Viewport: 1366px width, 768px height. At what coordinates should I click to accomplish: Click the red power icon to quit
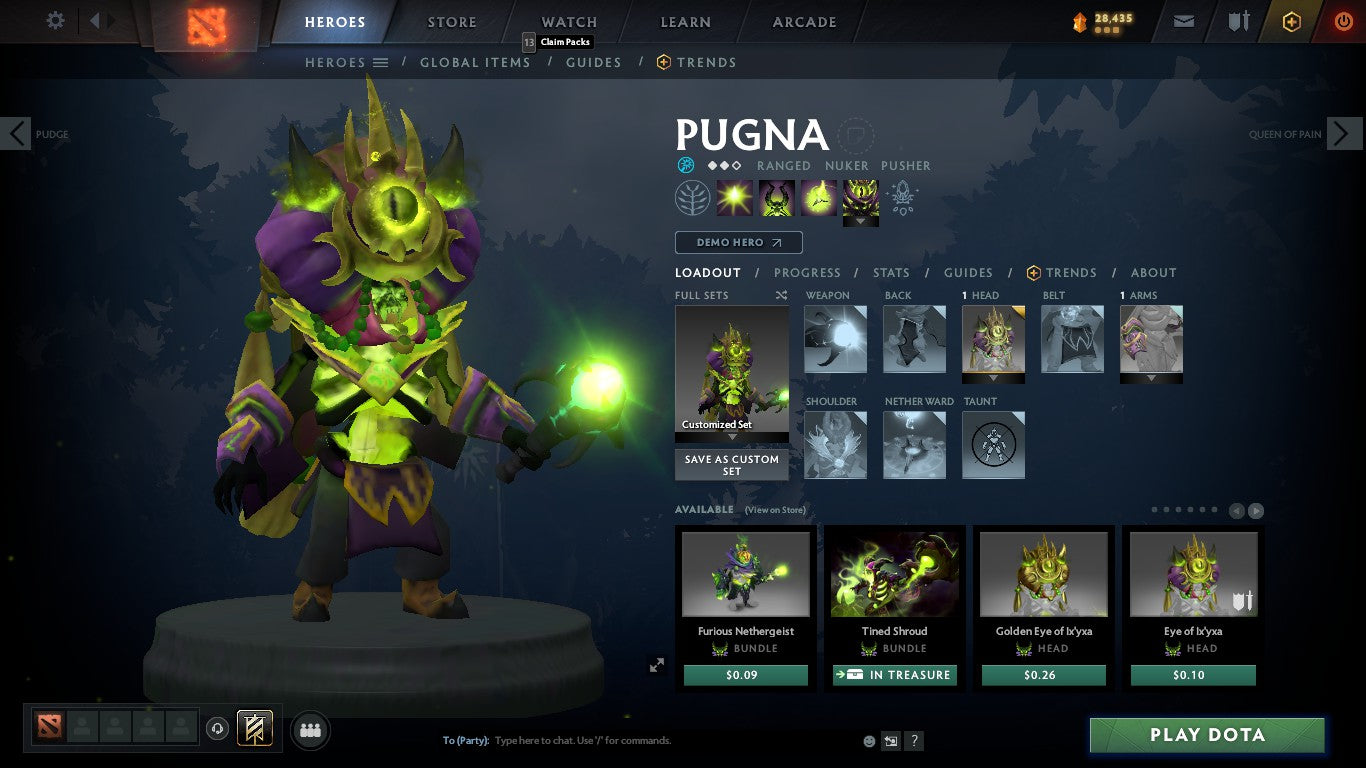pos(1344,19)
